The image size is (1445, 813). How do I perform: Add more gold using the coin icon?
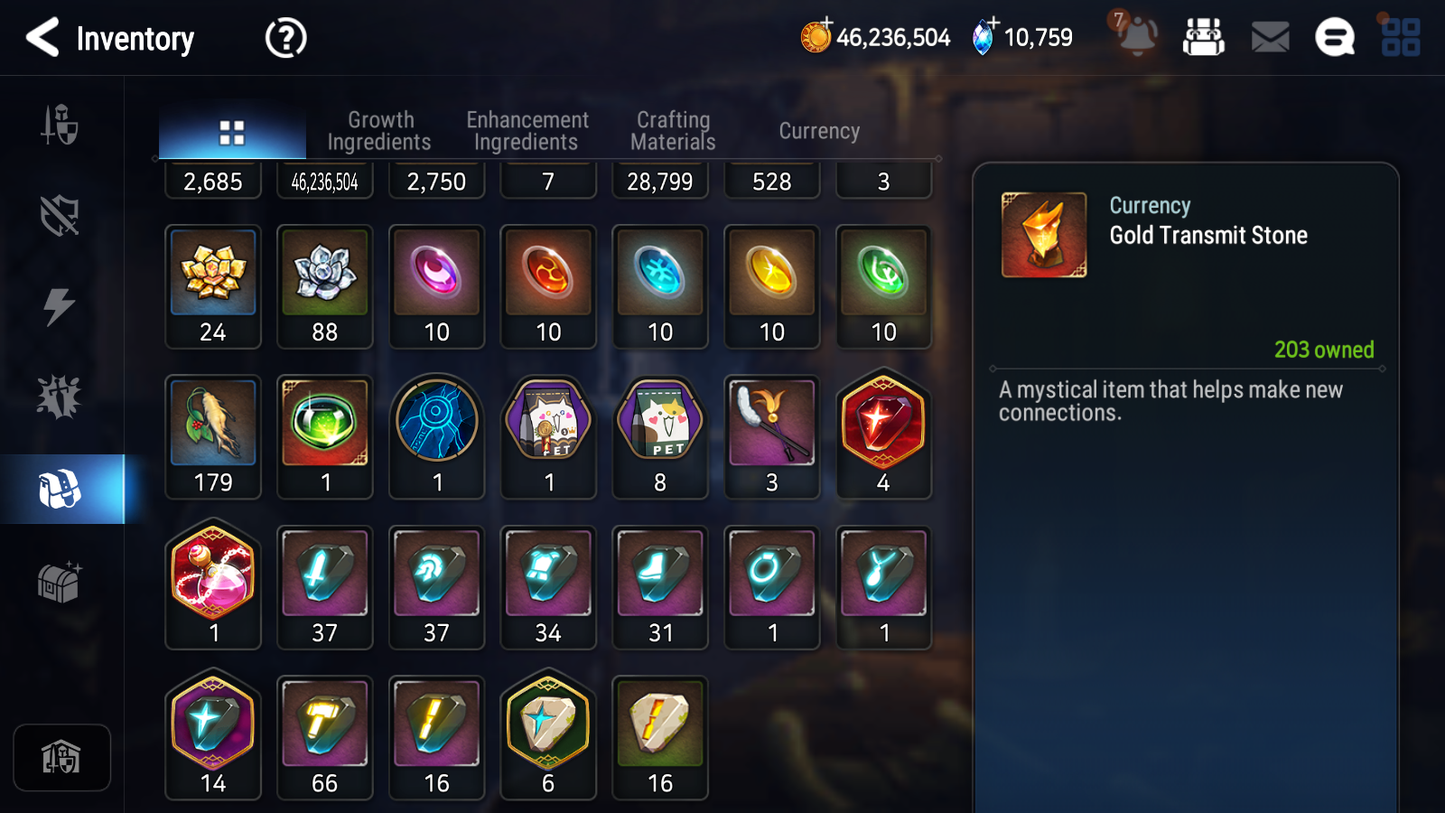click(x=816, y=37)
